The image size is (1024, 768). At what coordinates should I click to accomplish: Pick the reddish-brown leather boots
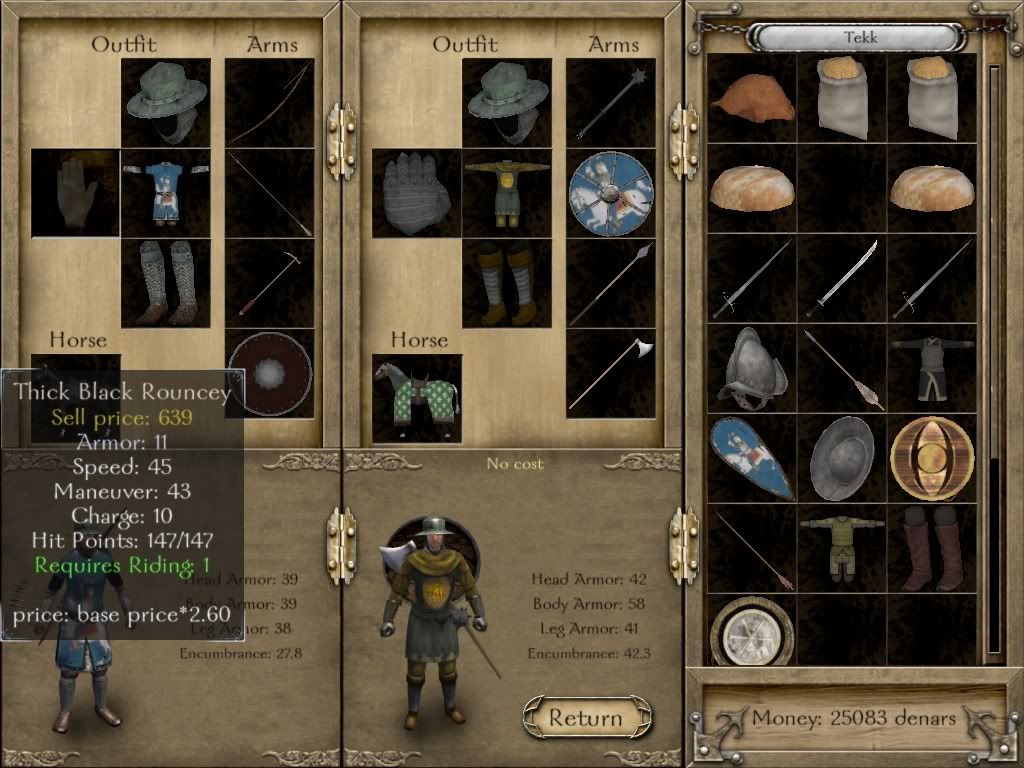[x=932, y=548]
